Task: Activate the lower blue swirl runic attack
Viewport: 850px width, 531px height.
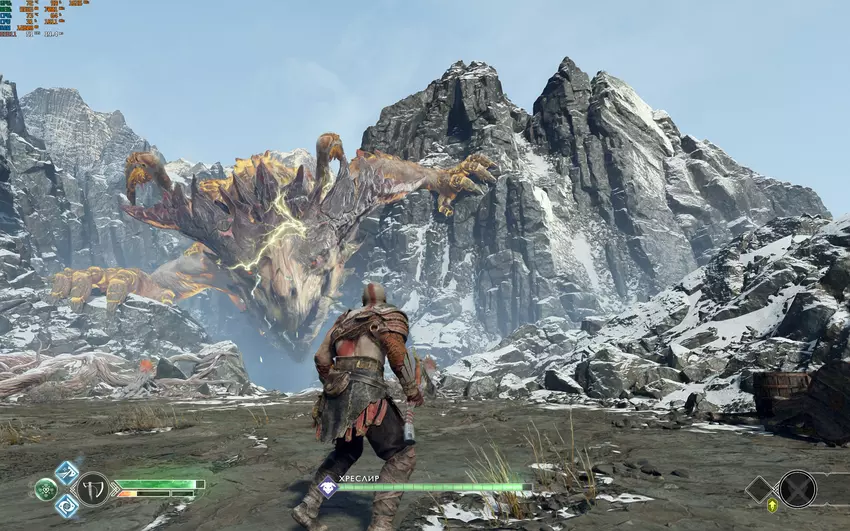Action: point(66,505)
